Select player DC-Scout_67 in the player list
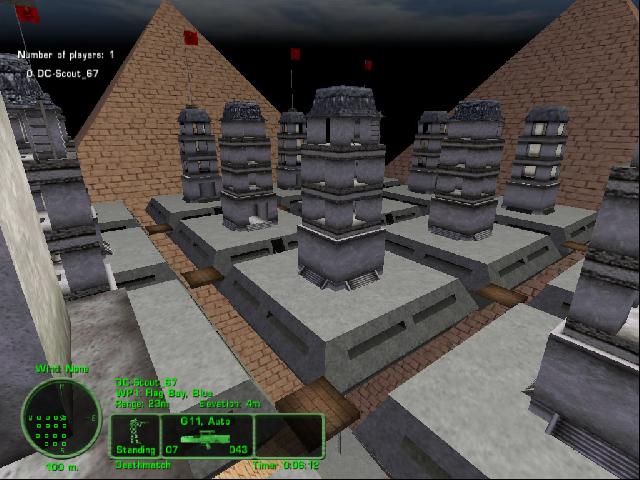This screenshot has width=640, height=480. tap(64, 73)
